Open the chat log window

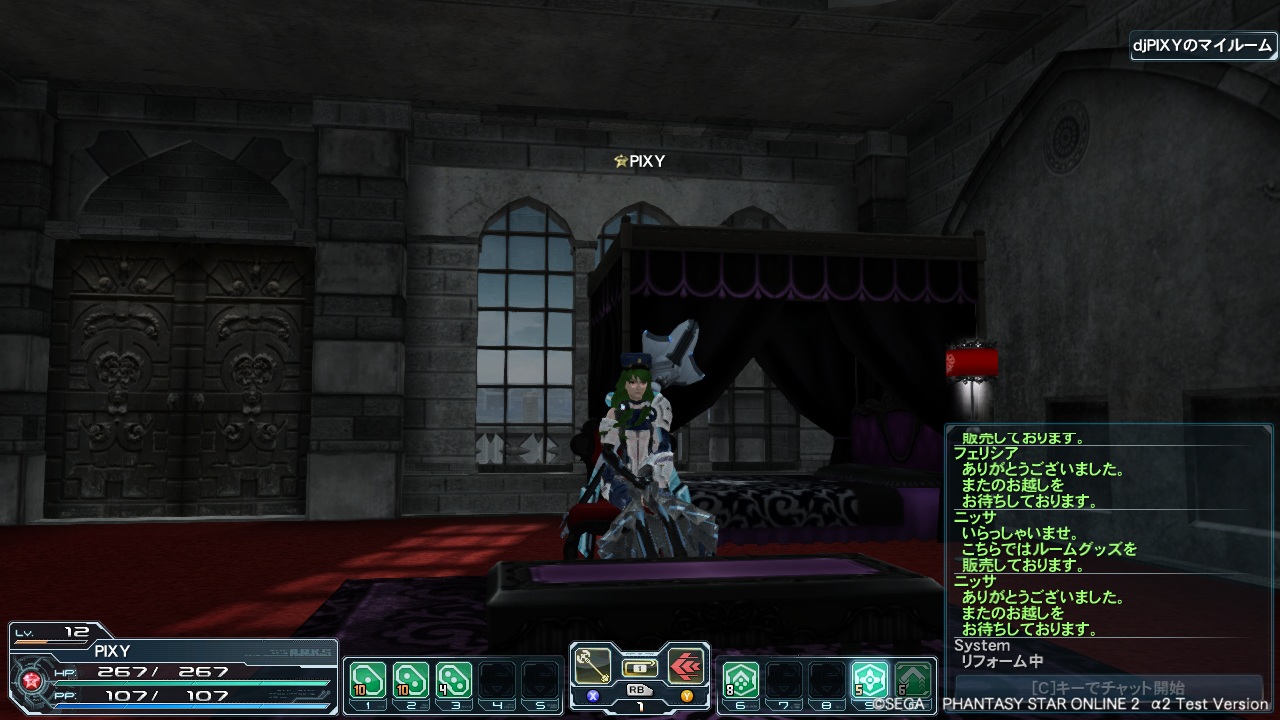pos(1107,535)
